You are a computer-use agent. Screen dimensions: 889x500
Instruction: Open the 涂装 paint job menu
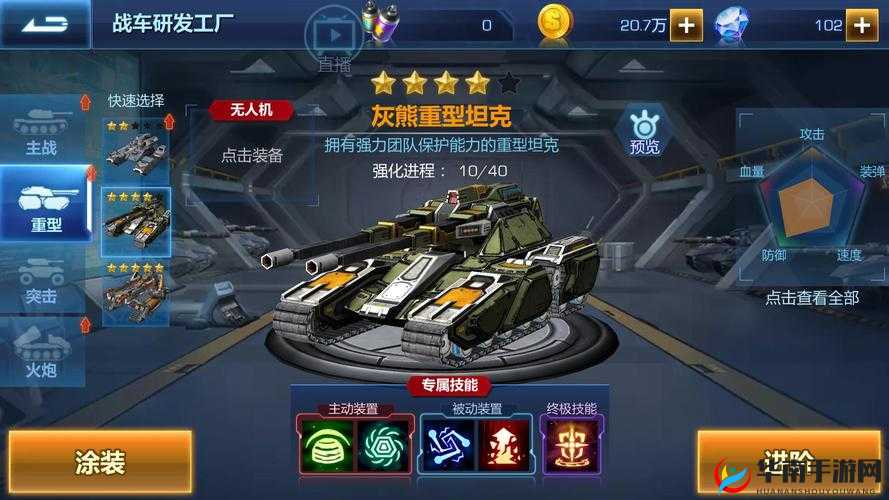100,462
